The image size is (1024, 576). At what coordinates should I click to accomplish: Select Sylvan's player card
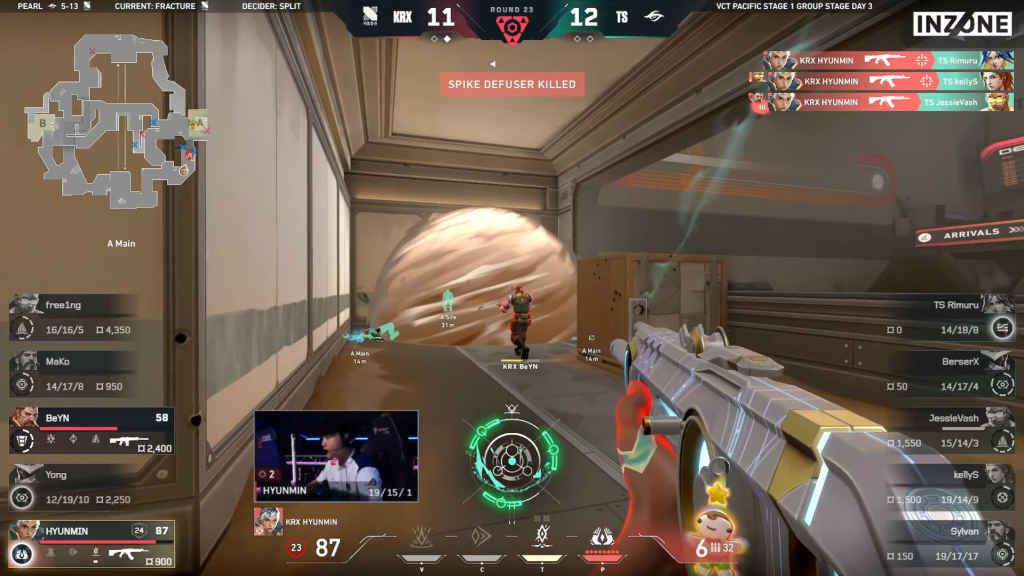click(x=948, y=544)
